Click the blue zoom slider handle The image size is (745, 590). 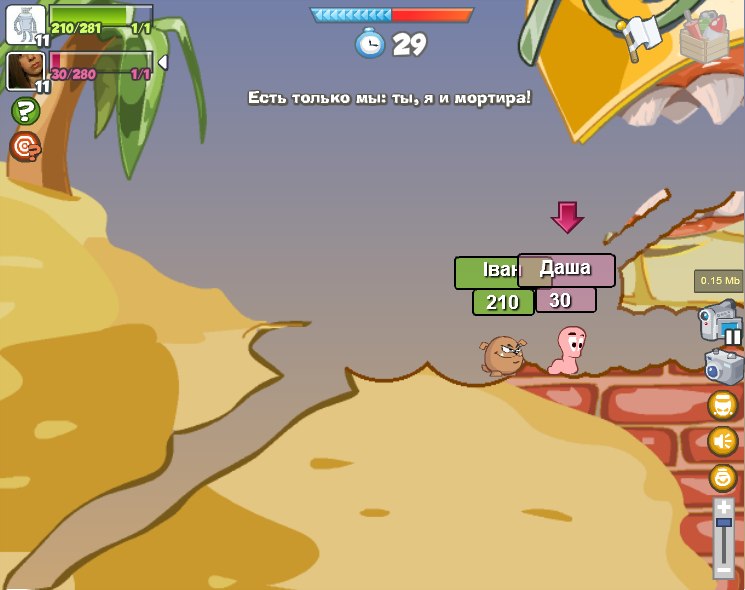[724, 522]
